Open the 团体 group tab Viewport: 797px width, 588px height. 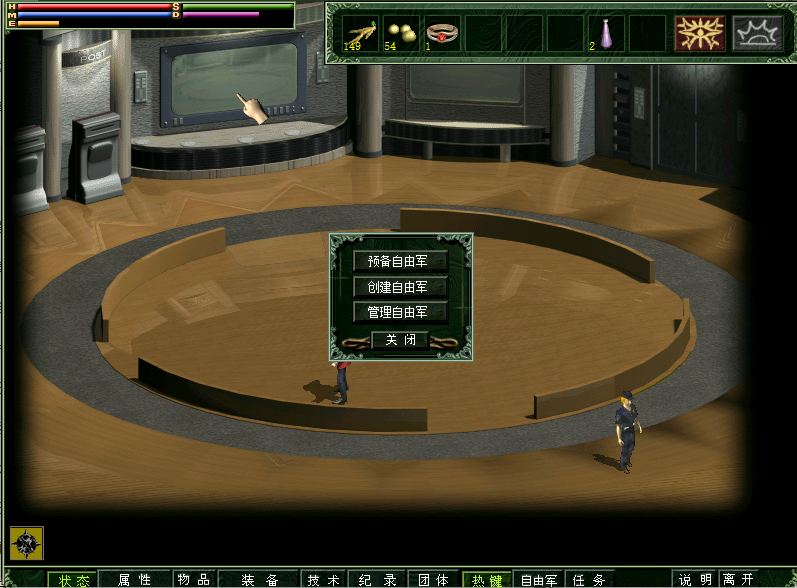pos(433,580)
